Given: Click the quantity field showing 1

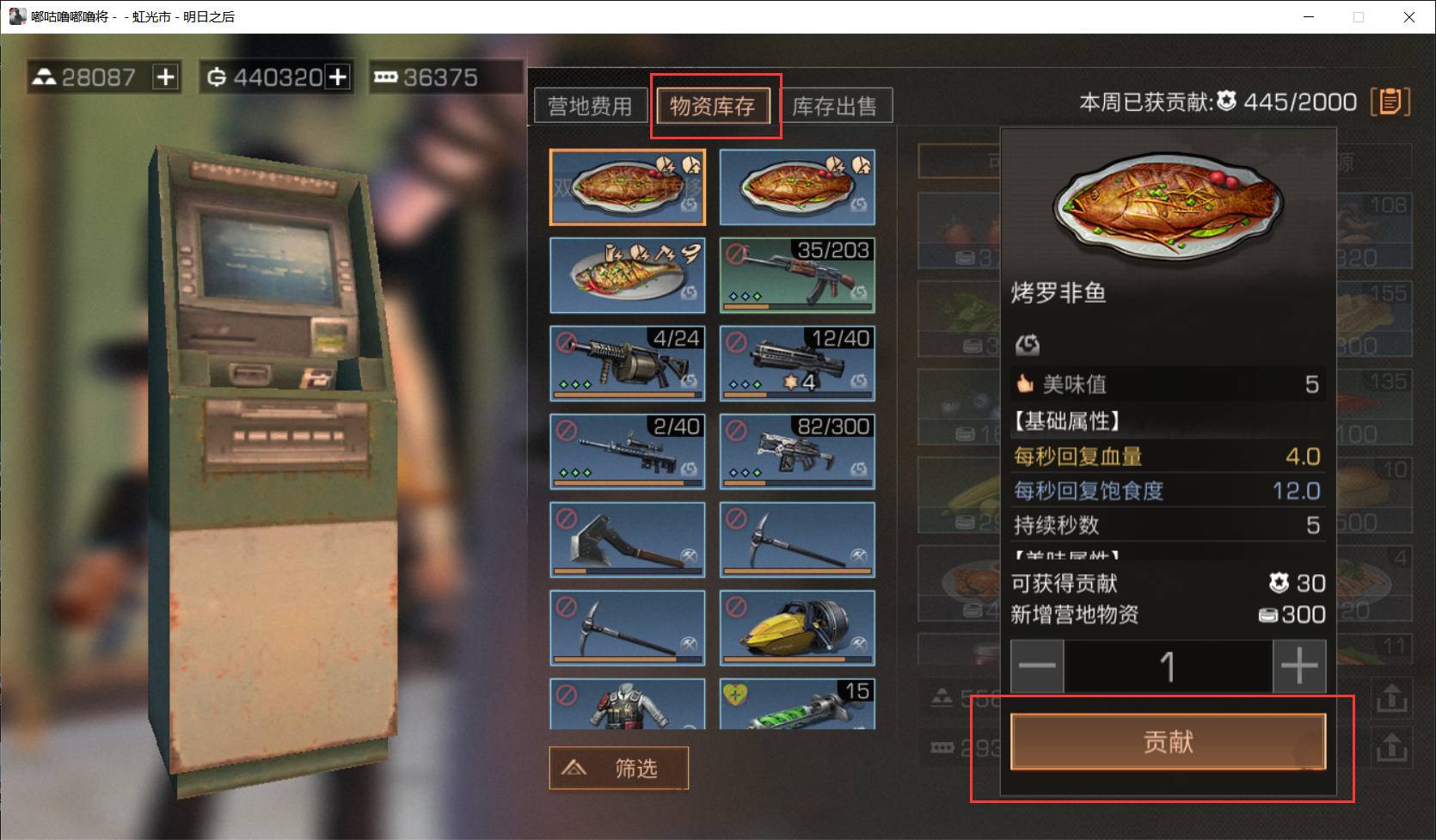Looking at the screenshot, I should 1167,664.
